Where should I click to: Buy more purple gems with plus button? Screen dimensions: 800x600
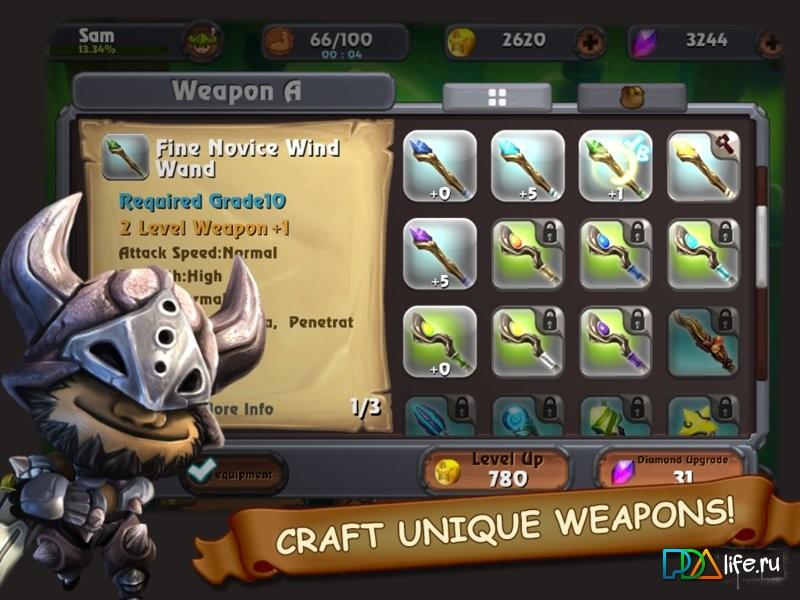point(772,42)
